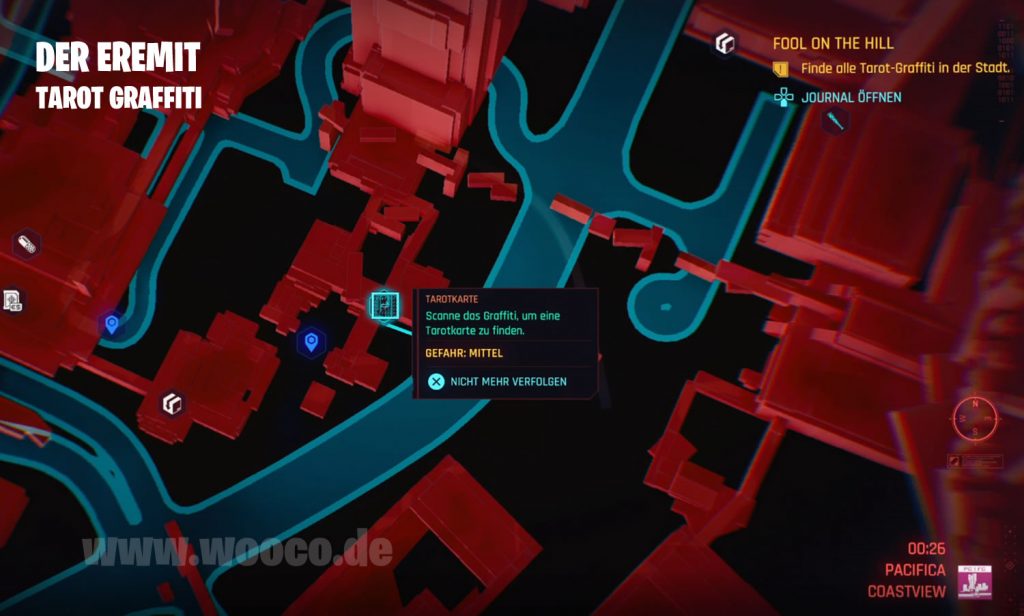Select the fast travel pin nearest the tarot marker

tap(312, 343)
